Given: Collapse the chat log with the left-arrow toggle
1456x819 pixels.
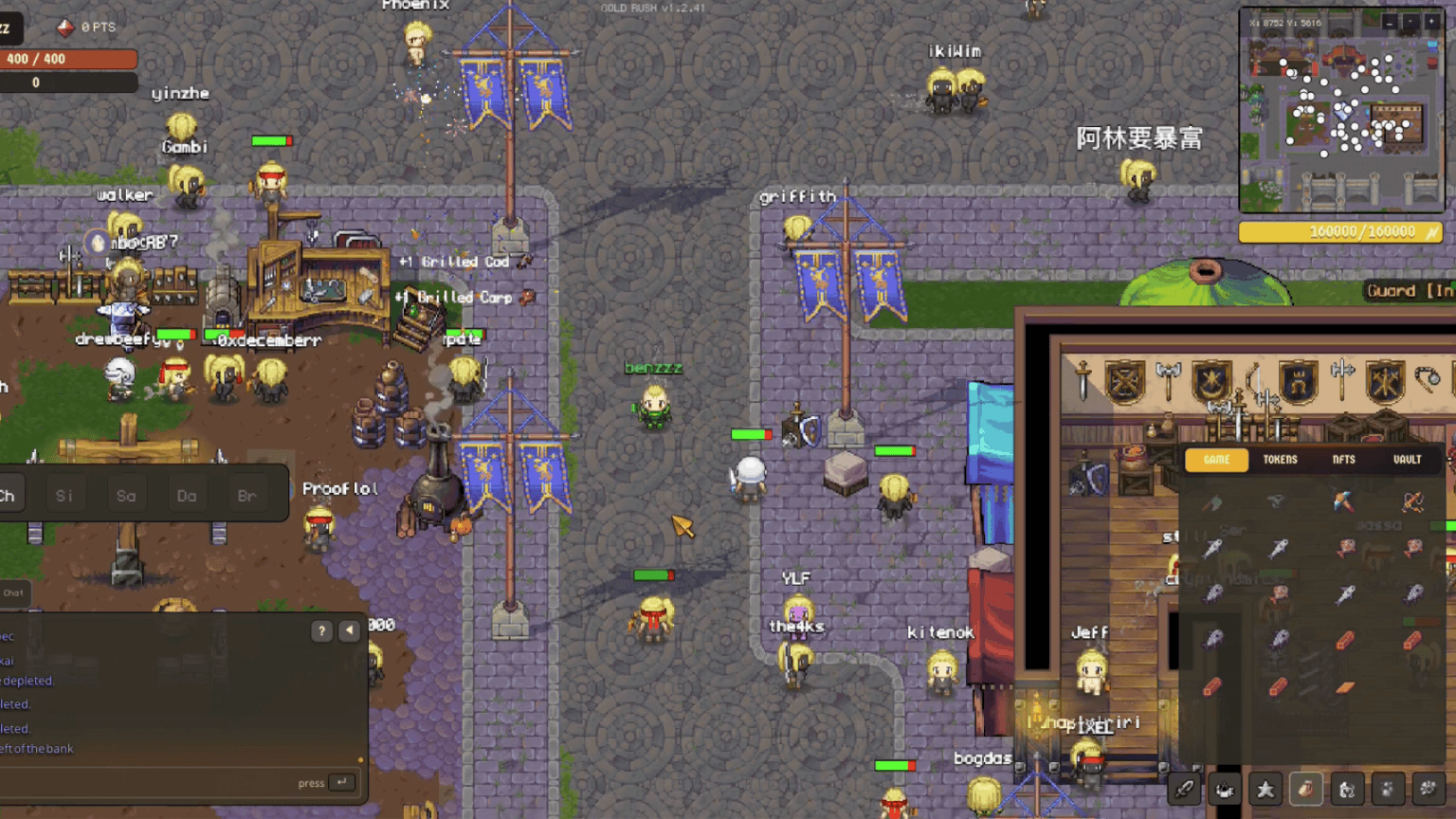Looking at the screenshot, I should click(349, 629).
